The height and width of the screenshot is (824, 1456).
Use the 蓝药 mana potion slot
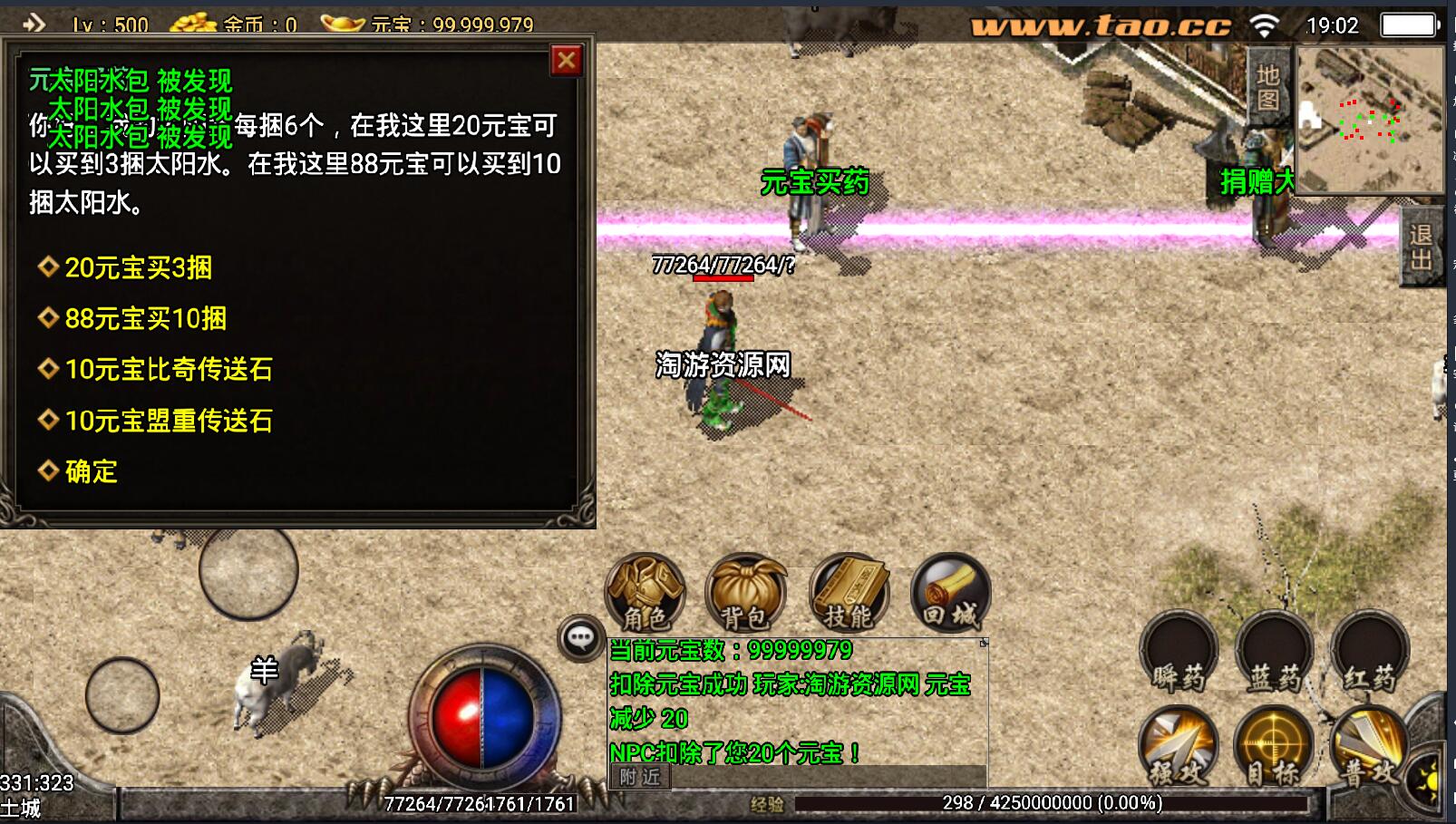point(1275,653)
